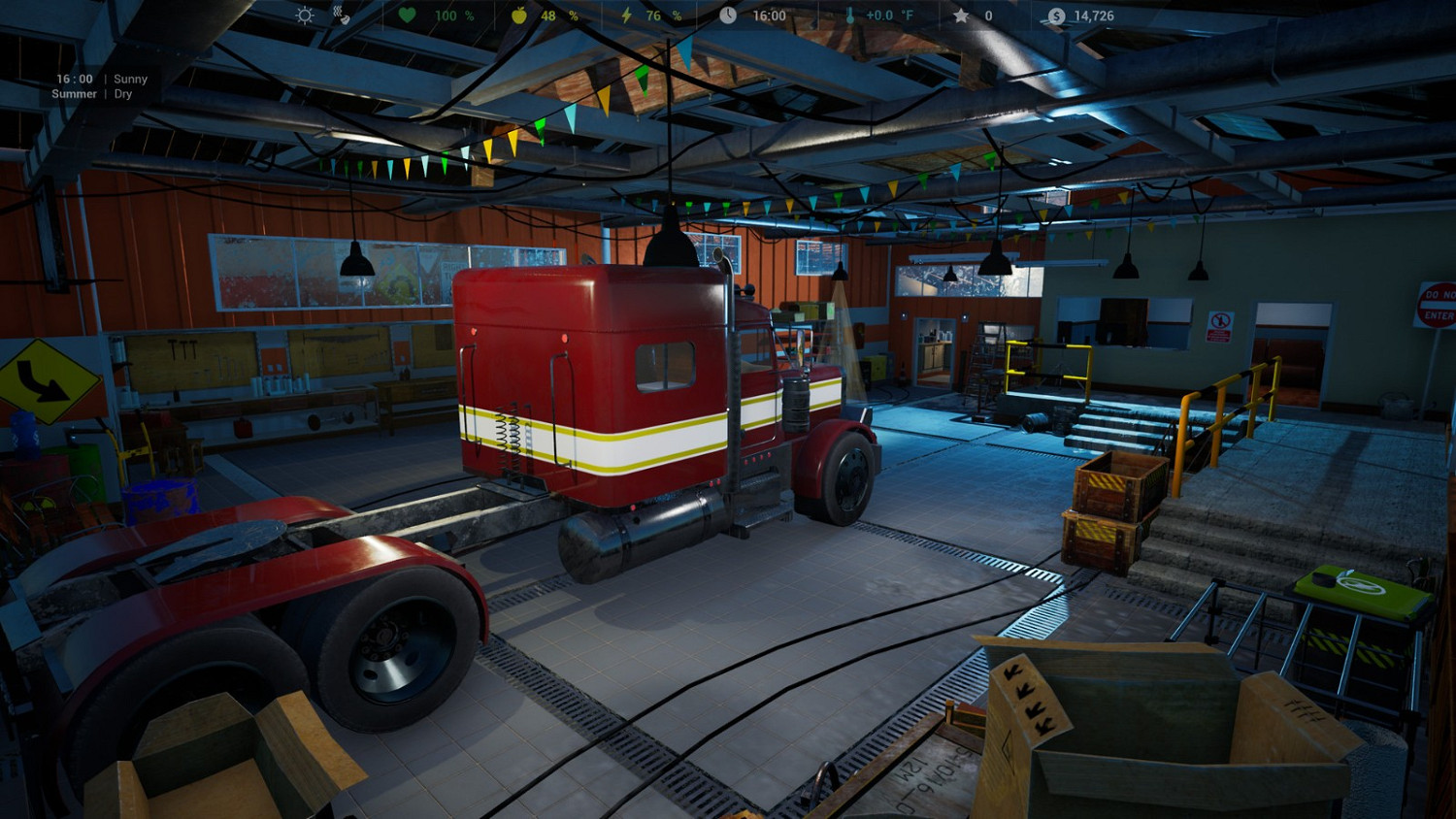Select the apple hunger icon
This screenshot has height=819, width=1456.
pyautogui.click(x=521, y=16)
